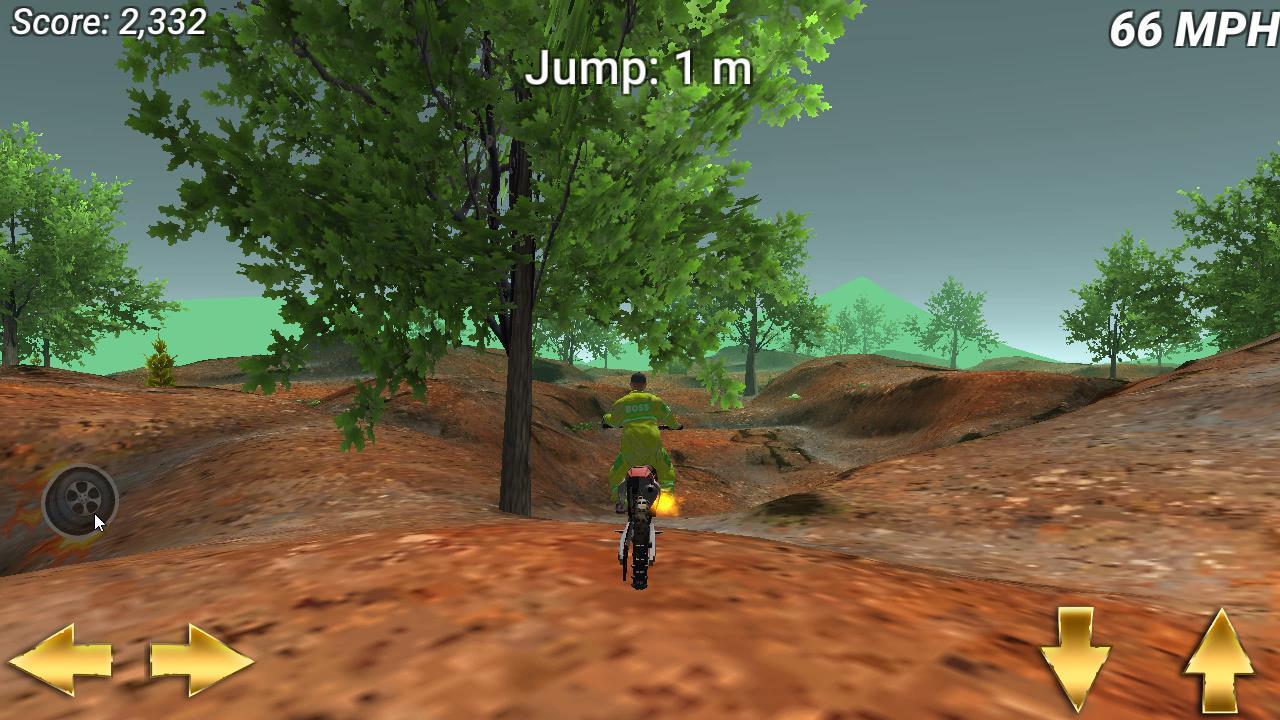Viewport: 1280px width, 720px height.
Task: Tap the Jump: 1 m banner
Action: pos(640,68)
